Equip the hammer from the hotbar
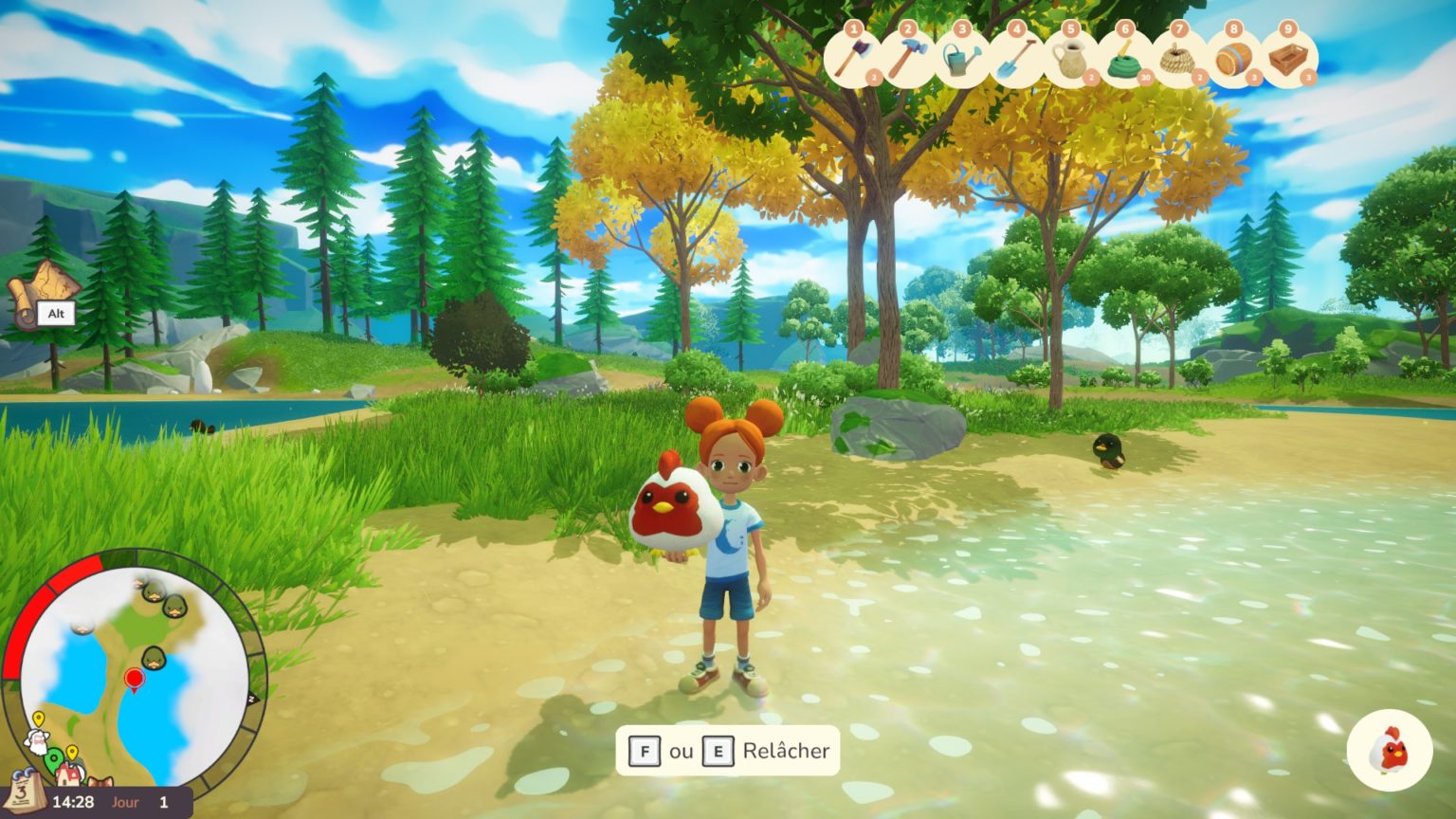 [x=908, y=58]
